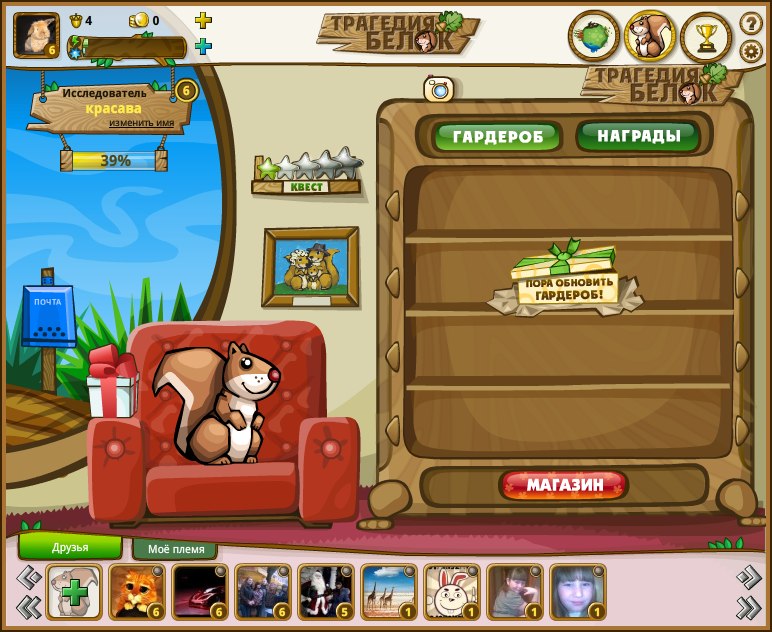Add more coins with yellow plus
The height and width of the screenshot is (632, 772).
[203, 20]
